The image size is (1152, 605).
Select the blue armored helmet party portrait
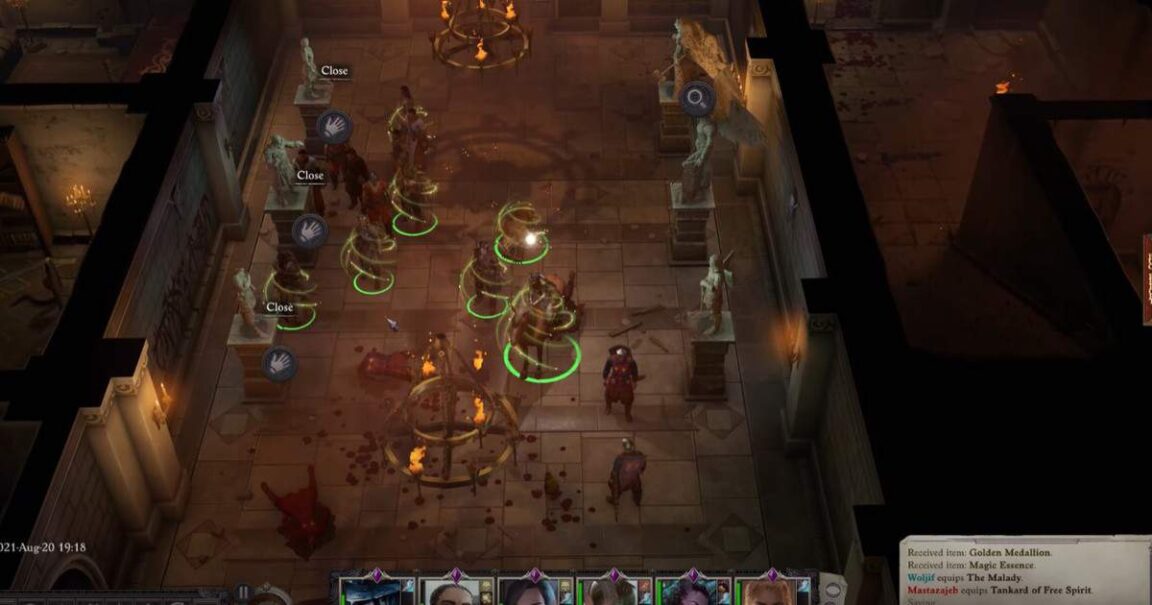click(374, 591)
